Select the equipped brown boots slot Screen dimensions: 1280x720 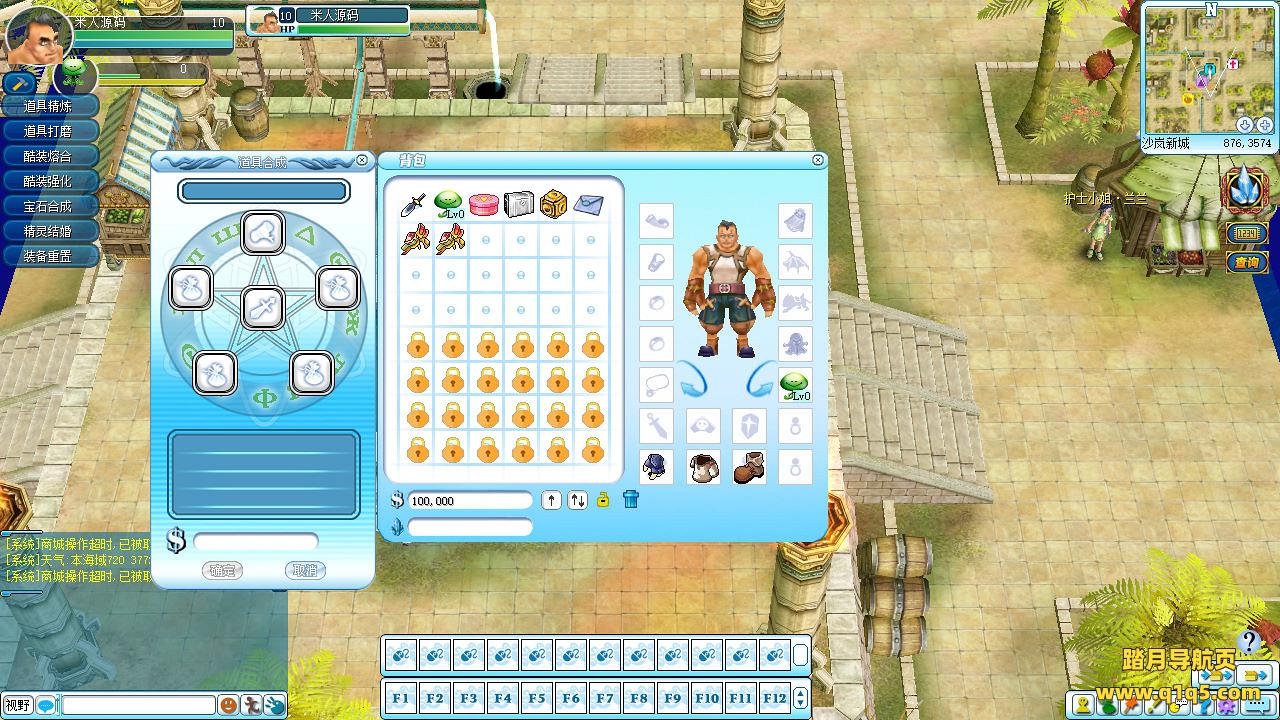[x=749, y=467]
